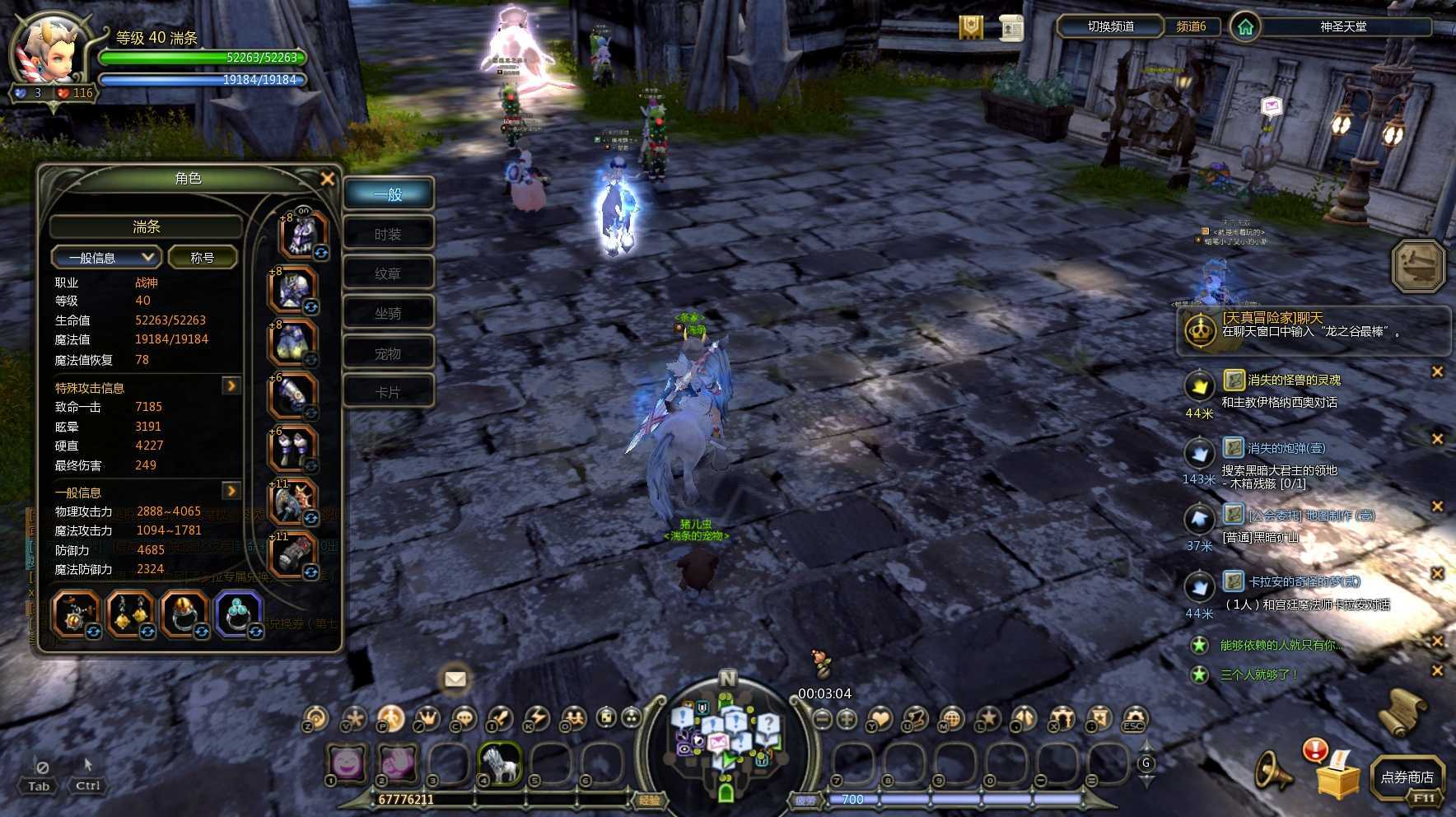Viewport: 1456px width, 817px height.
Task: Switch to the 时装 costume tab
Action: tap(388, 235)
